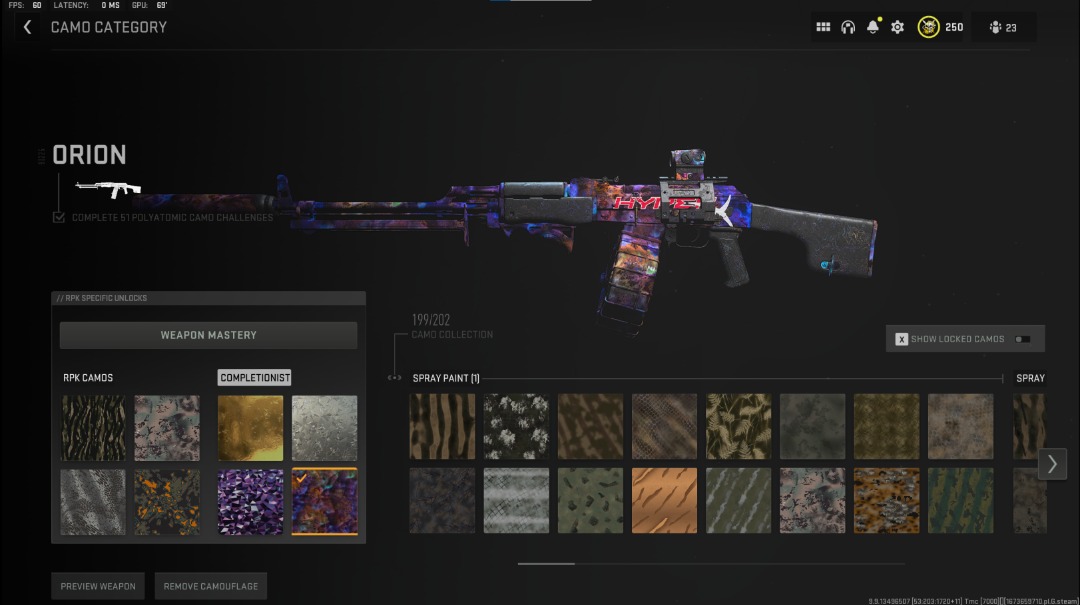Remove camouflage from the weapon
The height and width of the screenshot is (605, 1080).
click(x=210, y=586)
